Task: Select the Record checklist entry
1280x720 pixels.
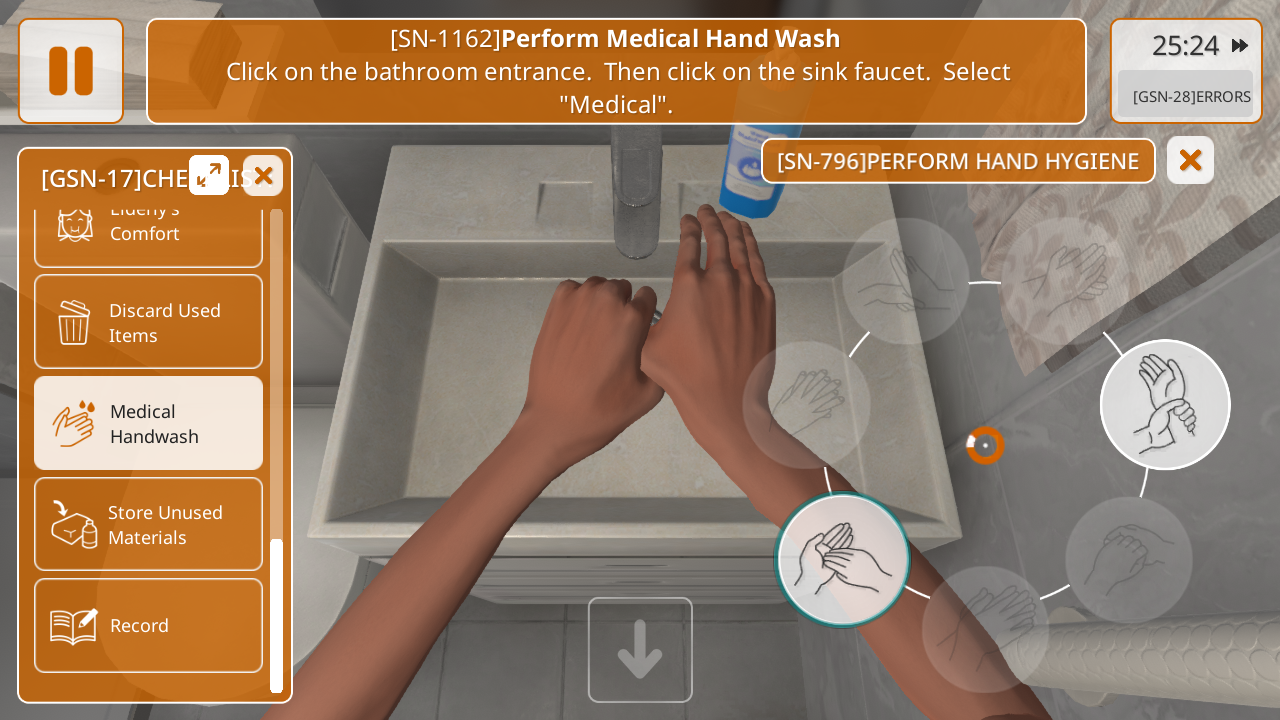Action: tap(148, 625)
